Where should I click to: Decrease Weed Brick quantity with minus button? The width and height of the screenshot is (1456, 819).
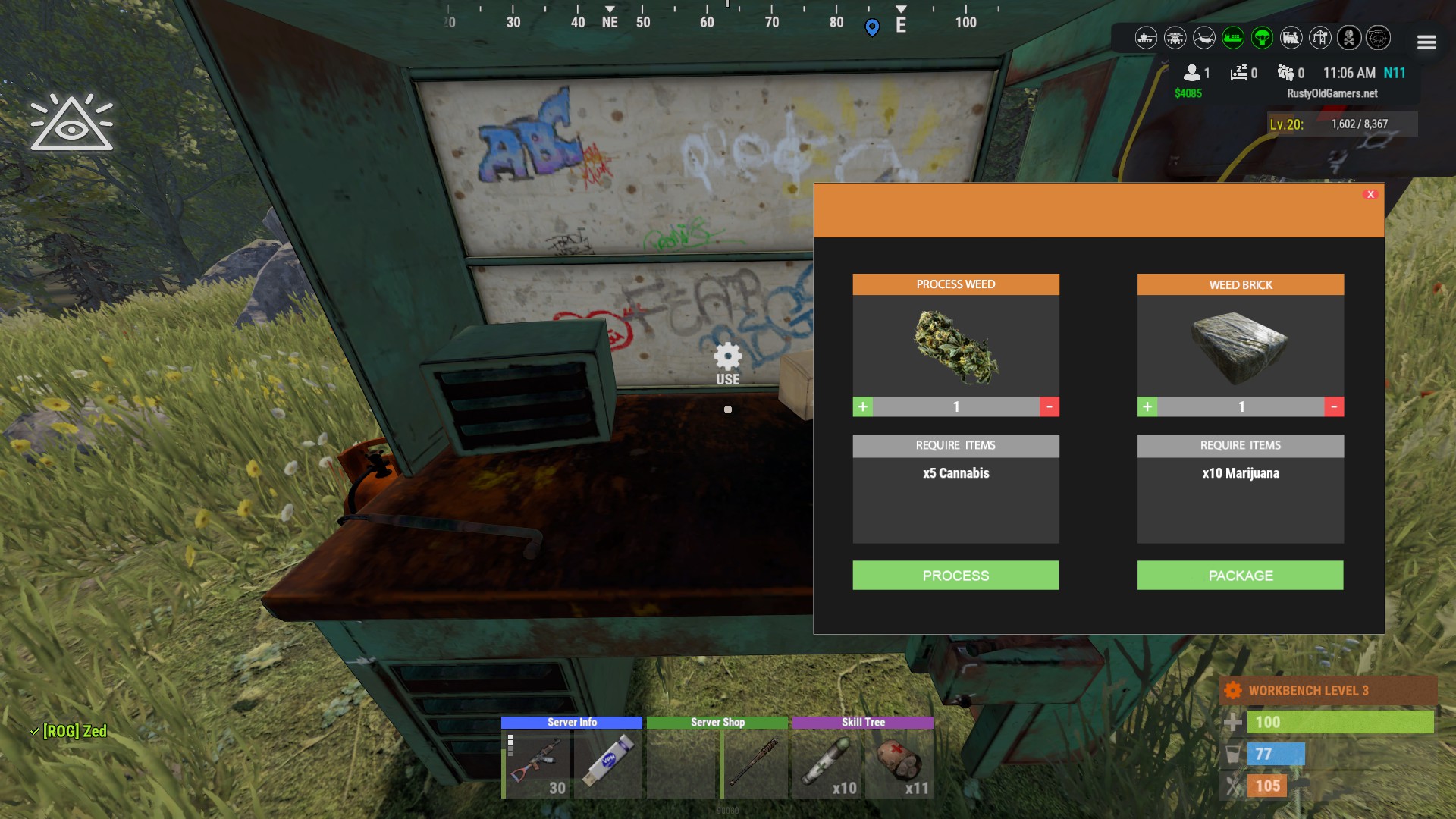[1334, 406]
